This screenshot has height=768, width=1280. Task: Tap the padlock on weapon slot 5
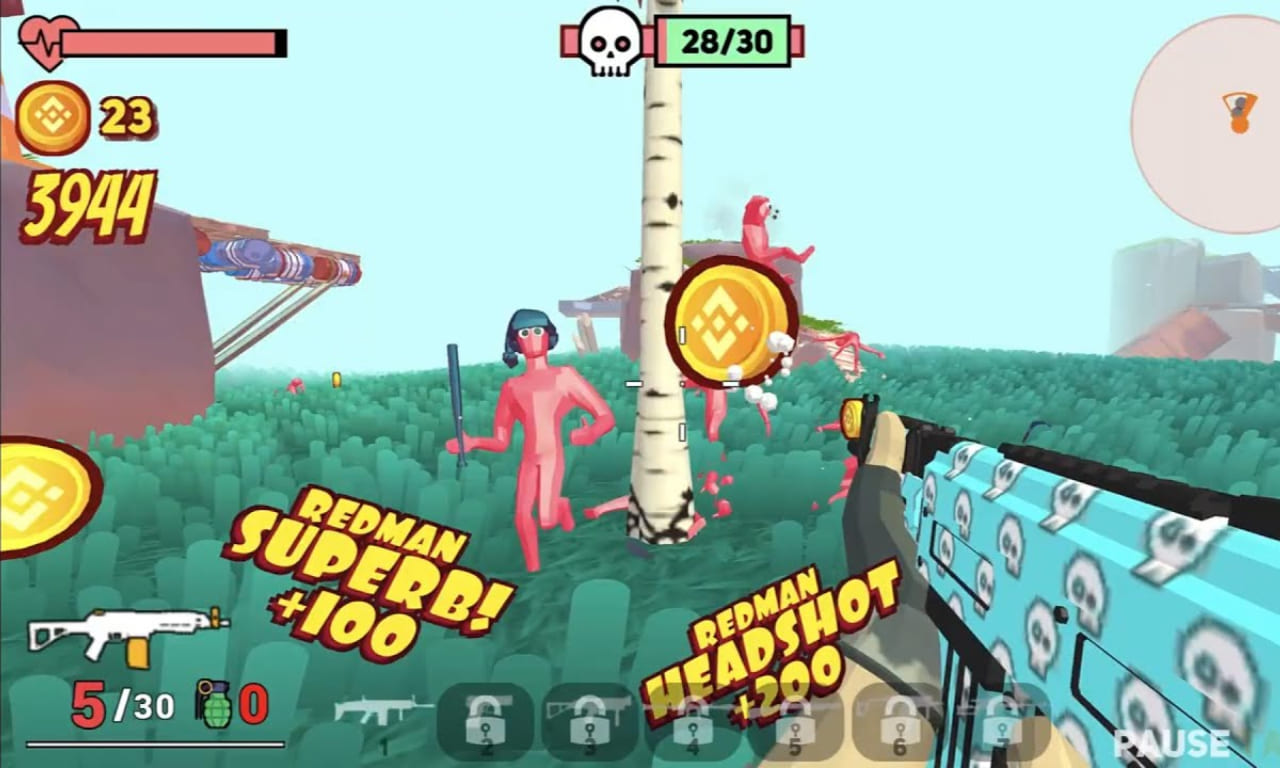(x=794, y=723)
